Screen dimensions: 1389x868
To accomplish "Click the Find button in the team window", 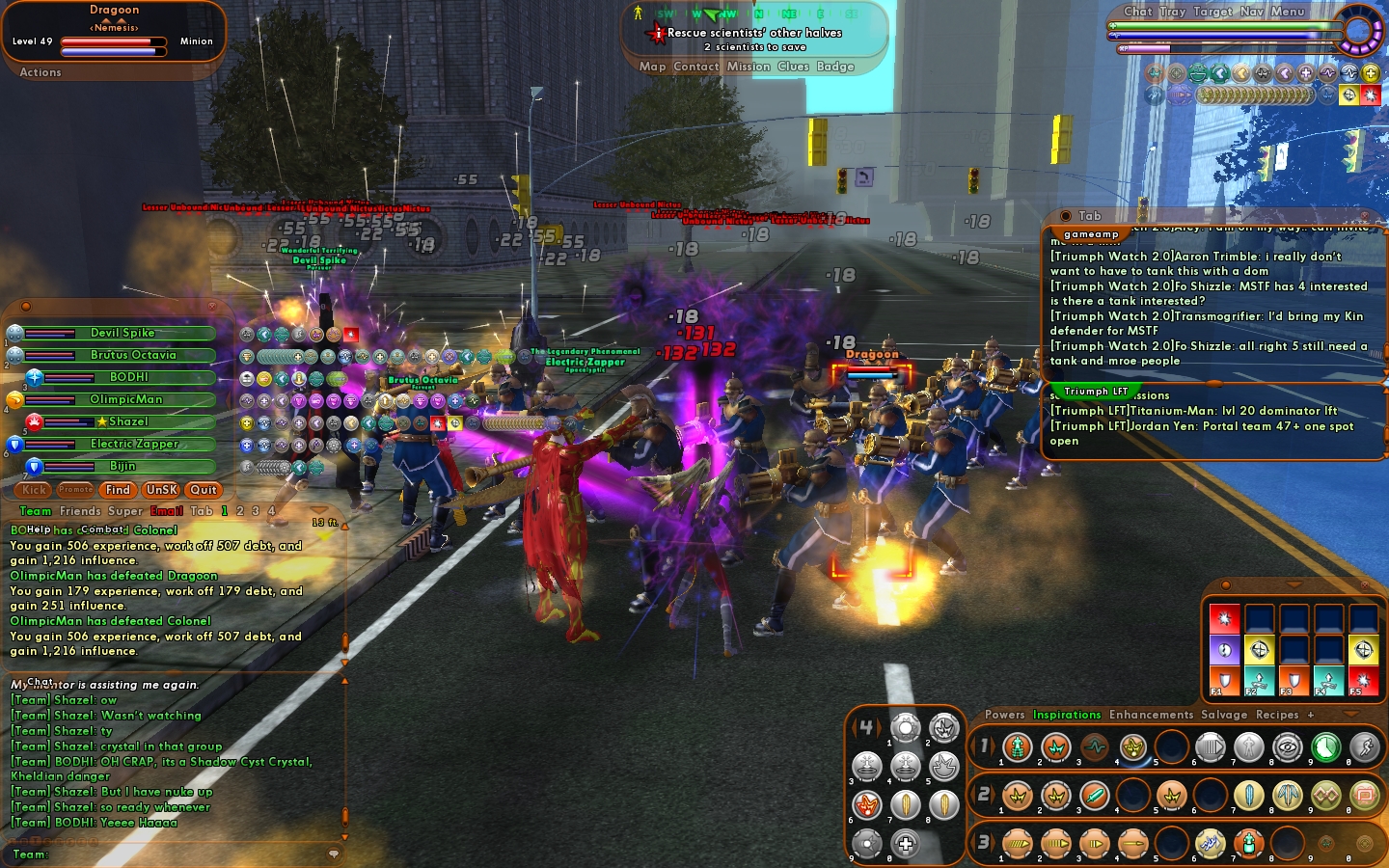I will tap(118, 490).
